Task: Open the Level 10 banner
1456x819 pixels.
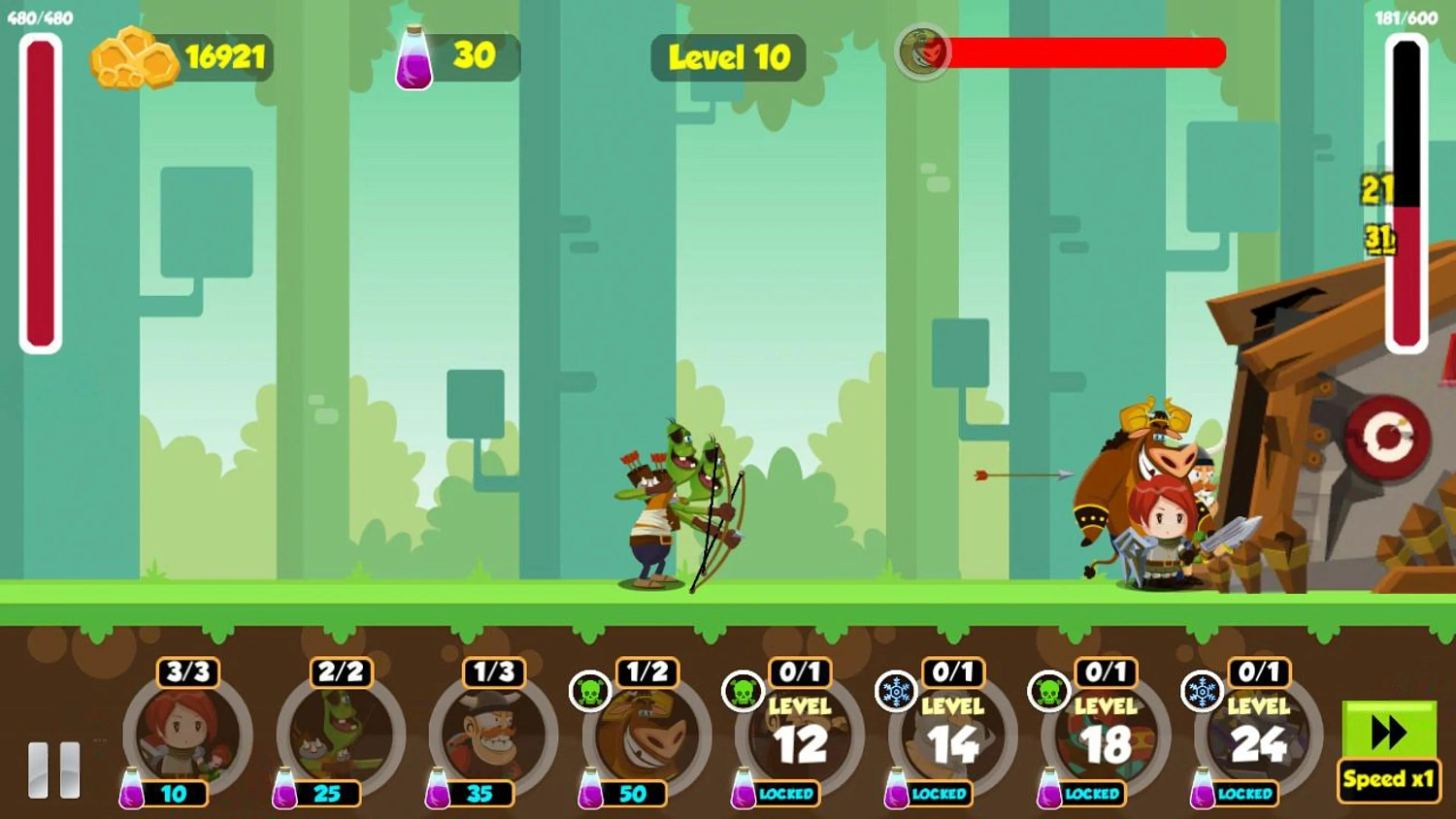Action: 729,58
